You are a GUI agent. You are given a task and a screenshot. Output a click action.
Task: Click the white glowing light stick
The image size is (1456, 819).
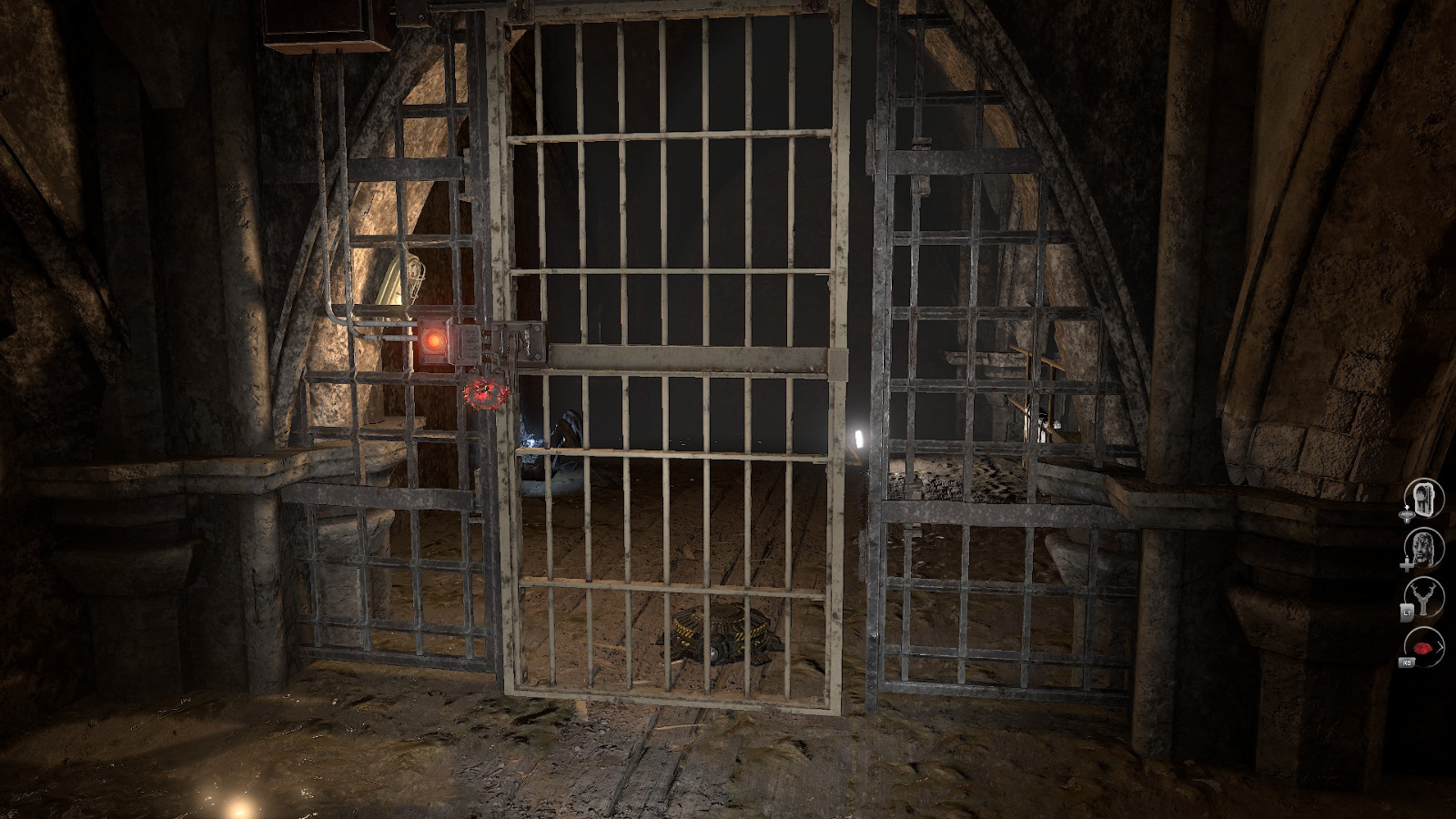tap(859, 437)
